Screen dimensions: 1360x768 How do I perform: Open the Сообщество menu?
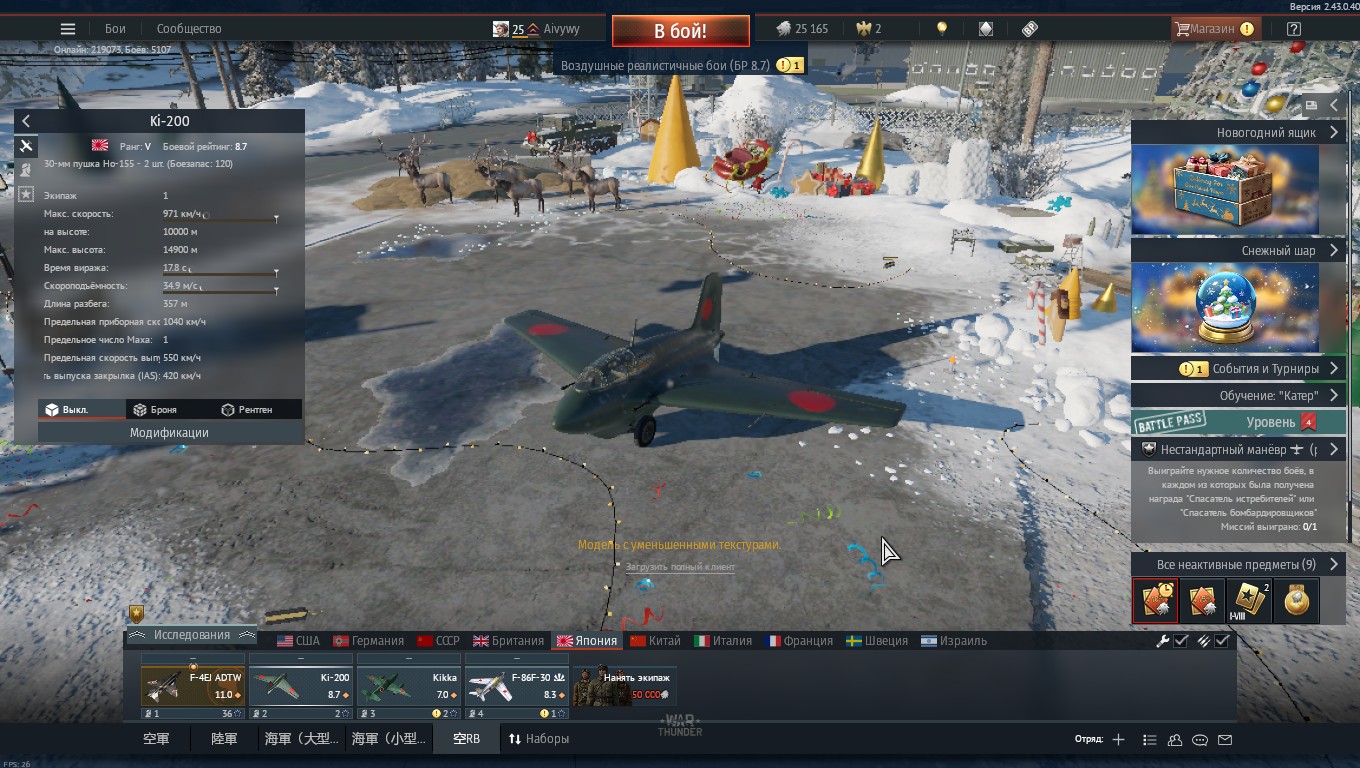(189, 29)
